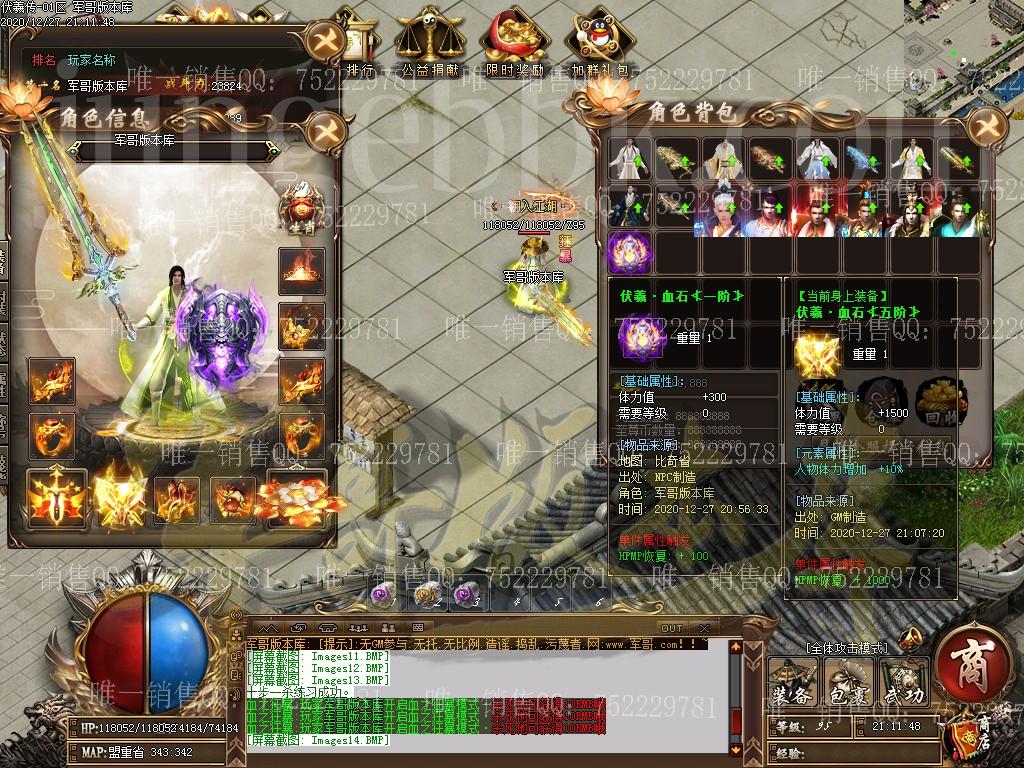1024x768 pixels.
Task: Open the 加群礼包 penguin gift icon
Action: coord(600,45)
